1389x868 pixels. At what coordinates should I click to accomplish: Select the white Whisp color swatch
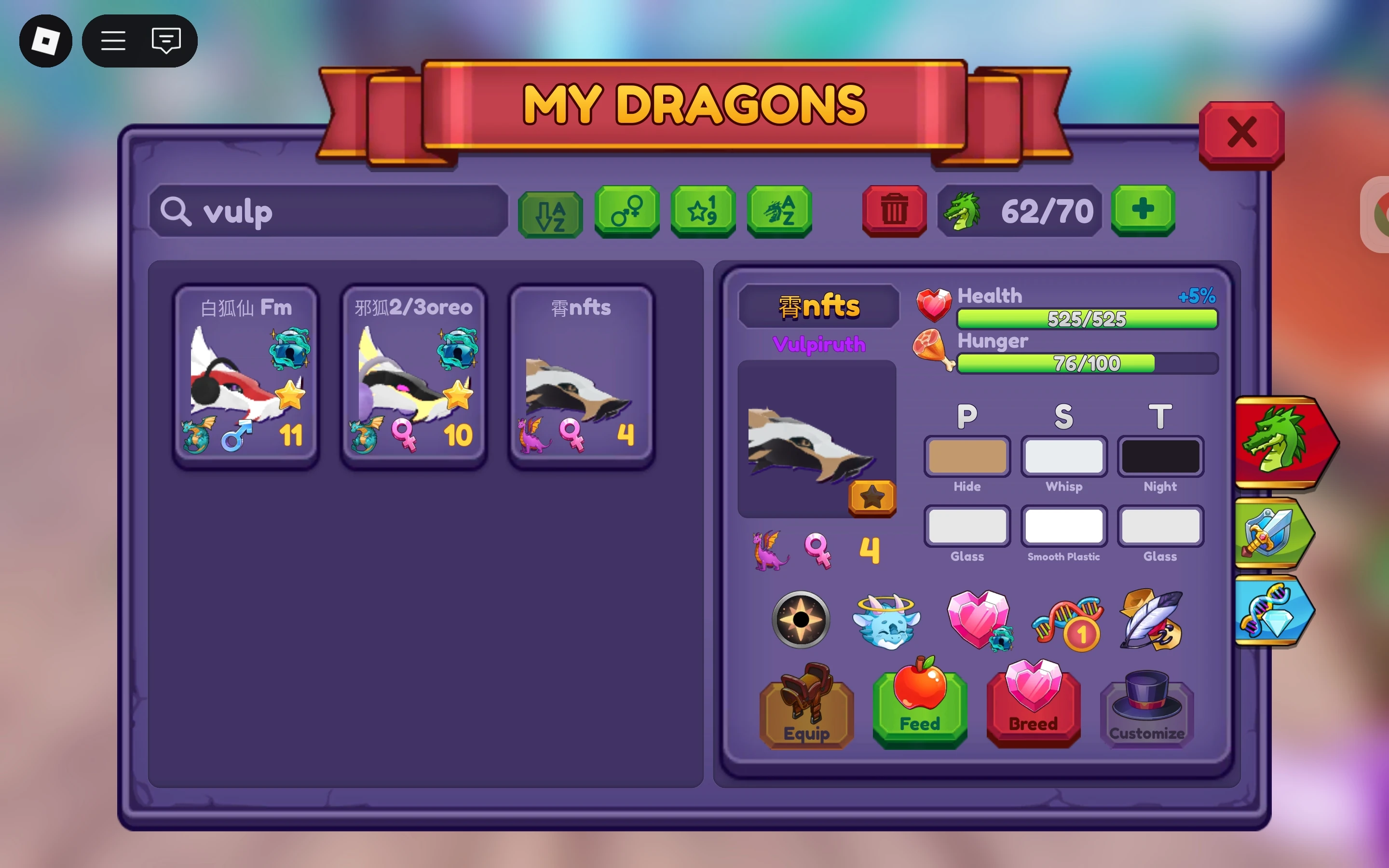coord(1063,456)
